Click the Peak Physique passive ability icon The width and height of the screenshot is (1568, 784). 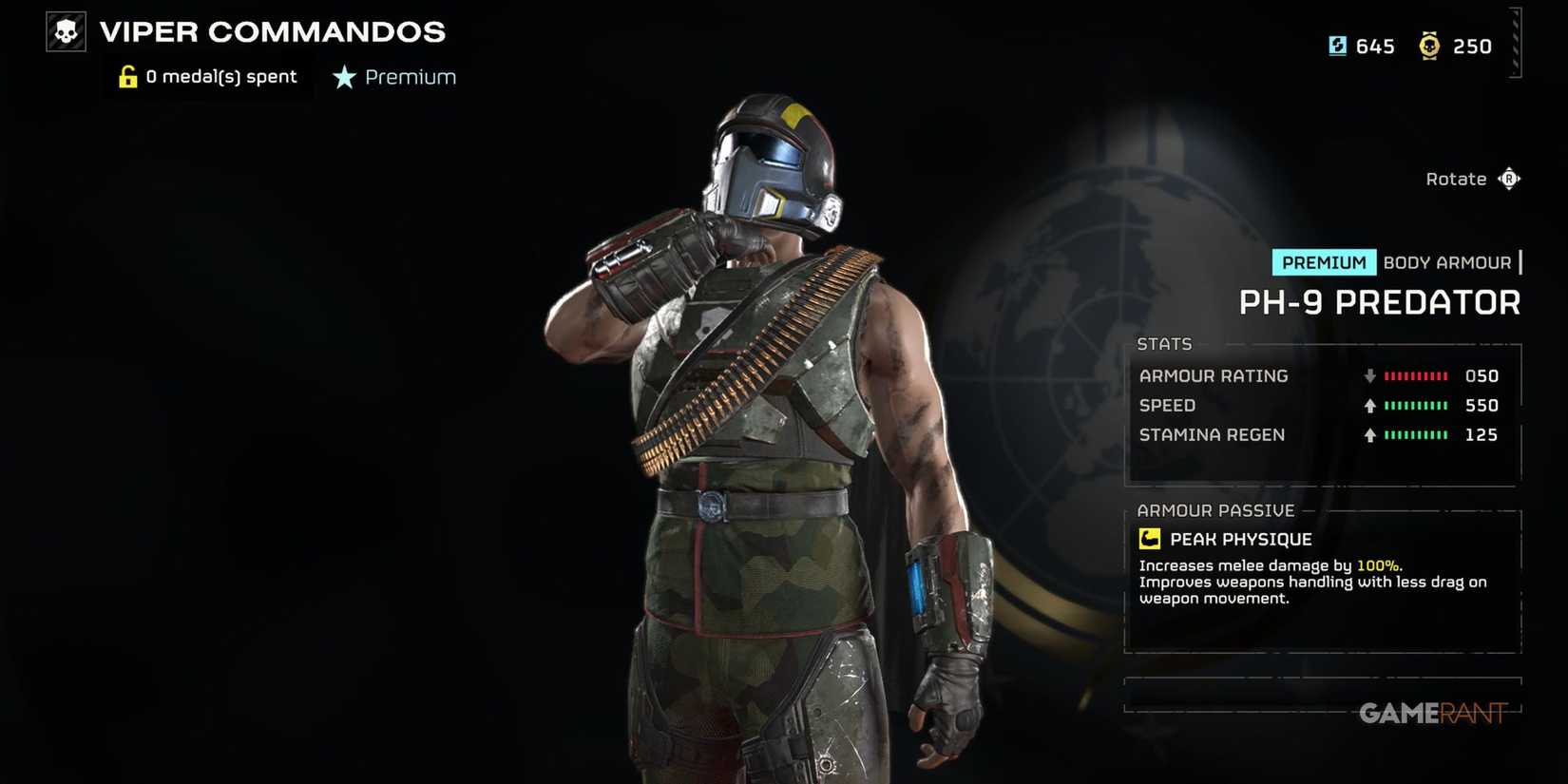[1150, 538]
